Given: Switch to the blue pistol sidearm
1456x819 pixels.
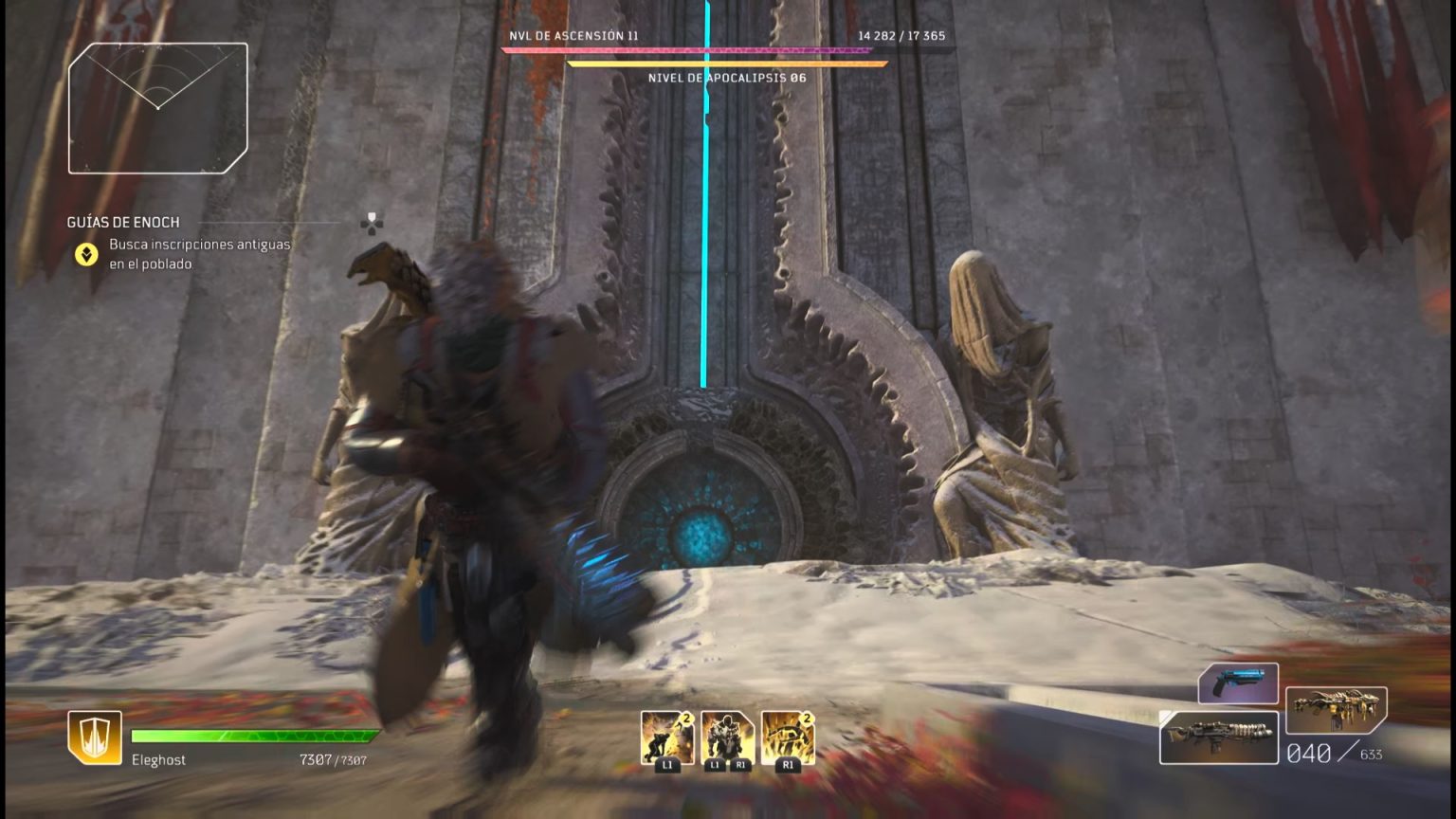Looking at the screenshot, I should [1238, 682].
